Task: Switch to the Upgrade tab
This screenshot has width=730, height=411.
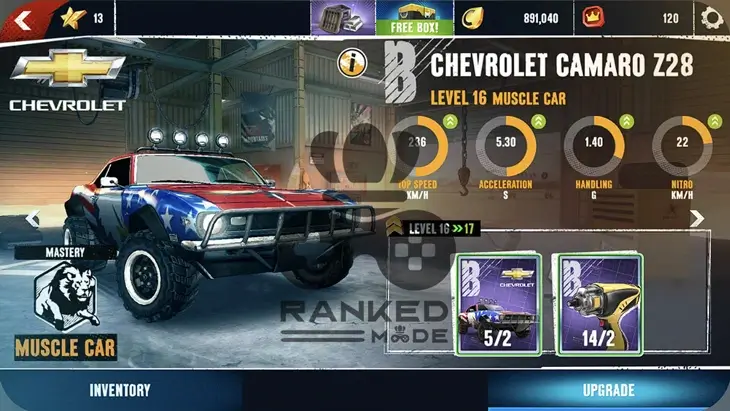Action: 608,390
